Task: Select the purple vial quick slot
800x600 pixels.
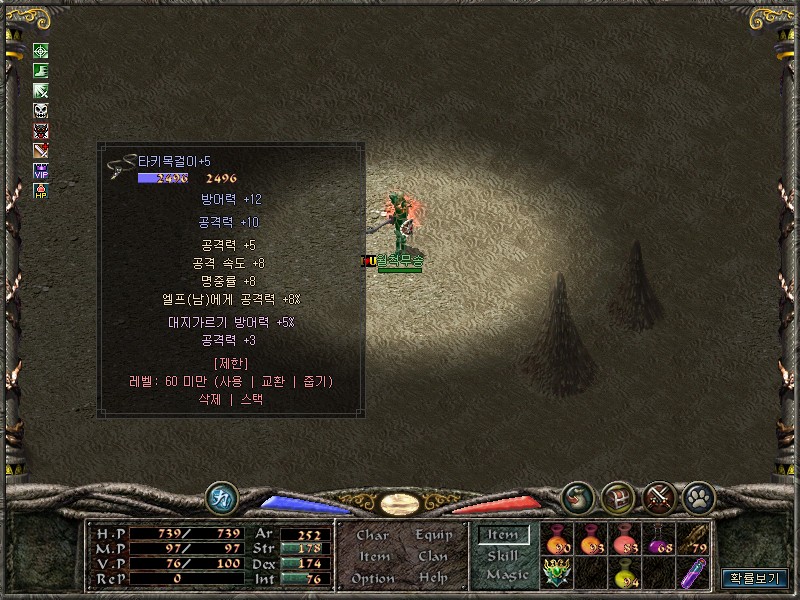Action: click(x=692, y=573)
